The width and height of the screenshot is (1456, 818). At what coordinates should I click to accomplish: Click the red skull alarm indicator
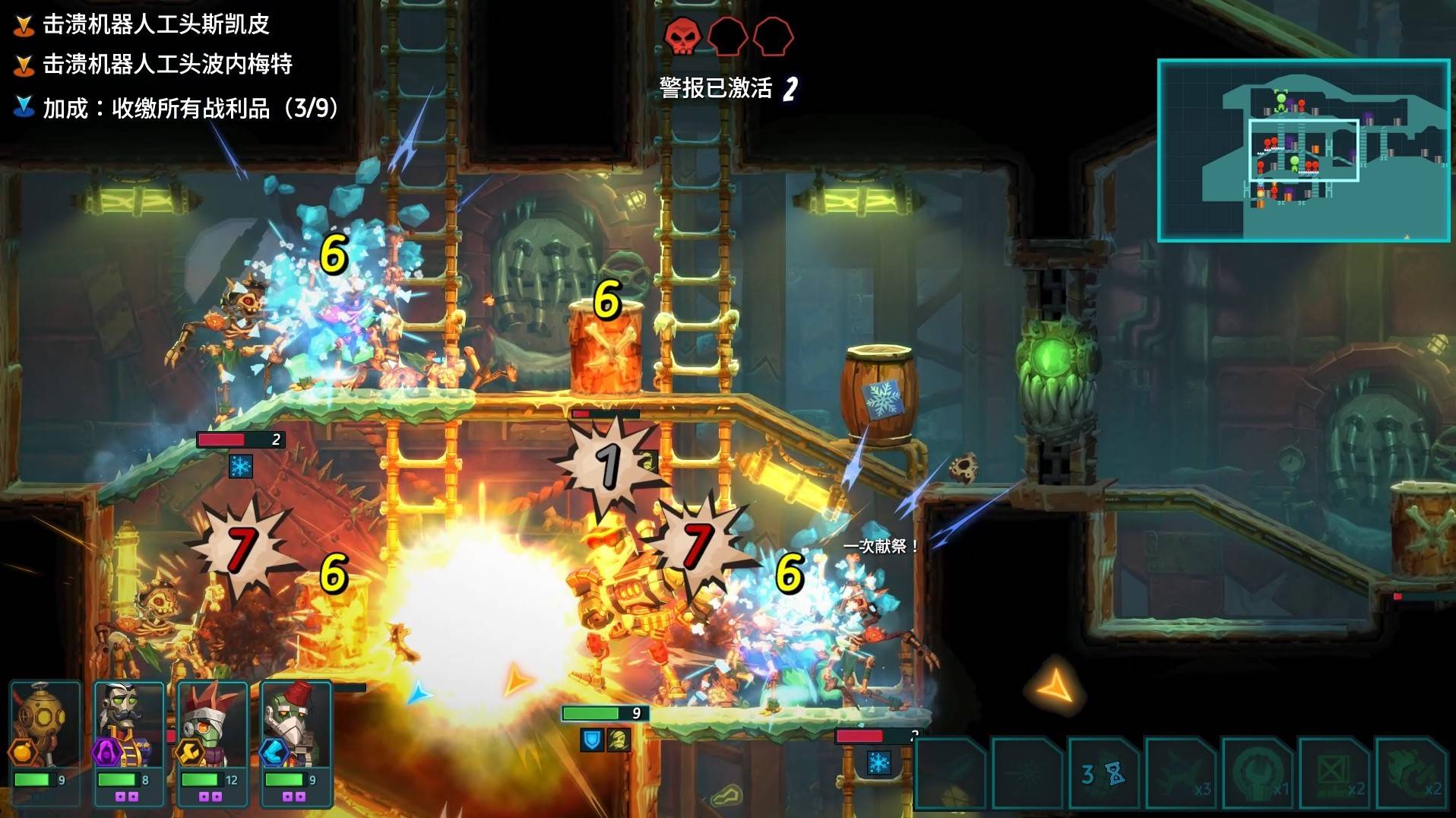682,36
